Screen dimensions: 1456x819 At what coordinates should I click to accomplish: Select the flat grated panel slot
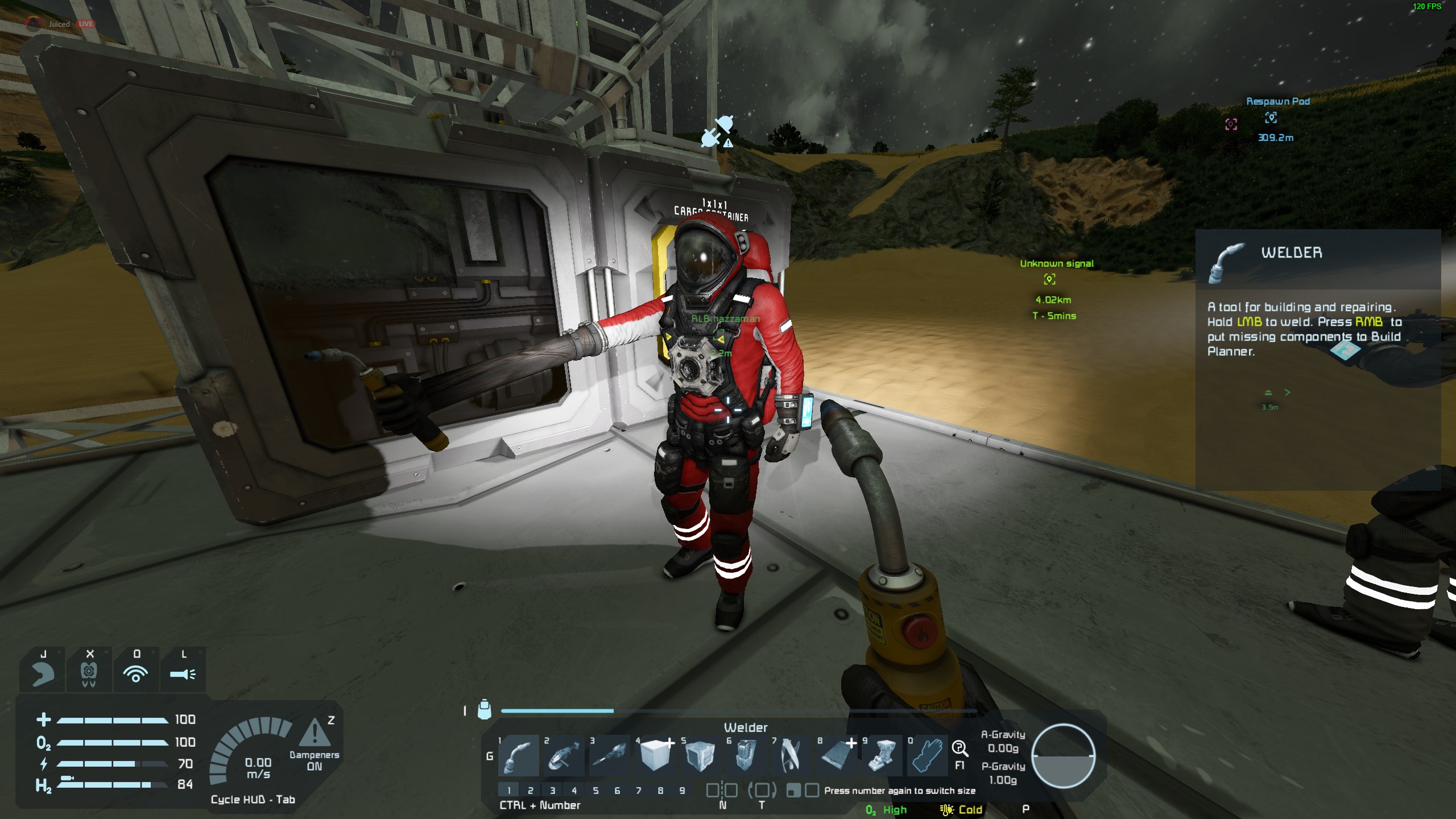[837, 756]
